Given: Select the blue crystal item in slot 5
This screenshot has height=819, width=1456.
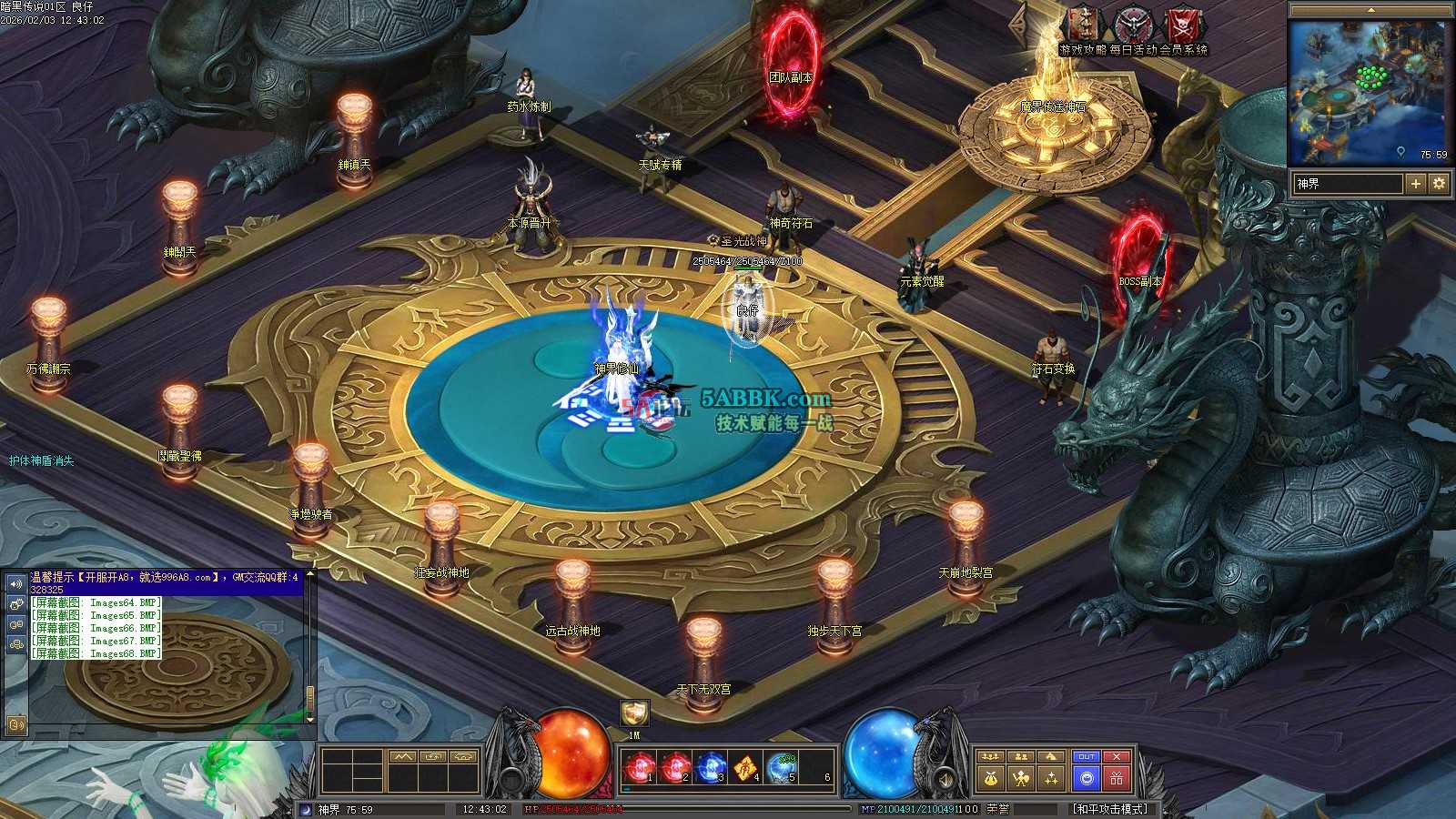Looking at the screenshot, I should tap(782, 769).
